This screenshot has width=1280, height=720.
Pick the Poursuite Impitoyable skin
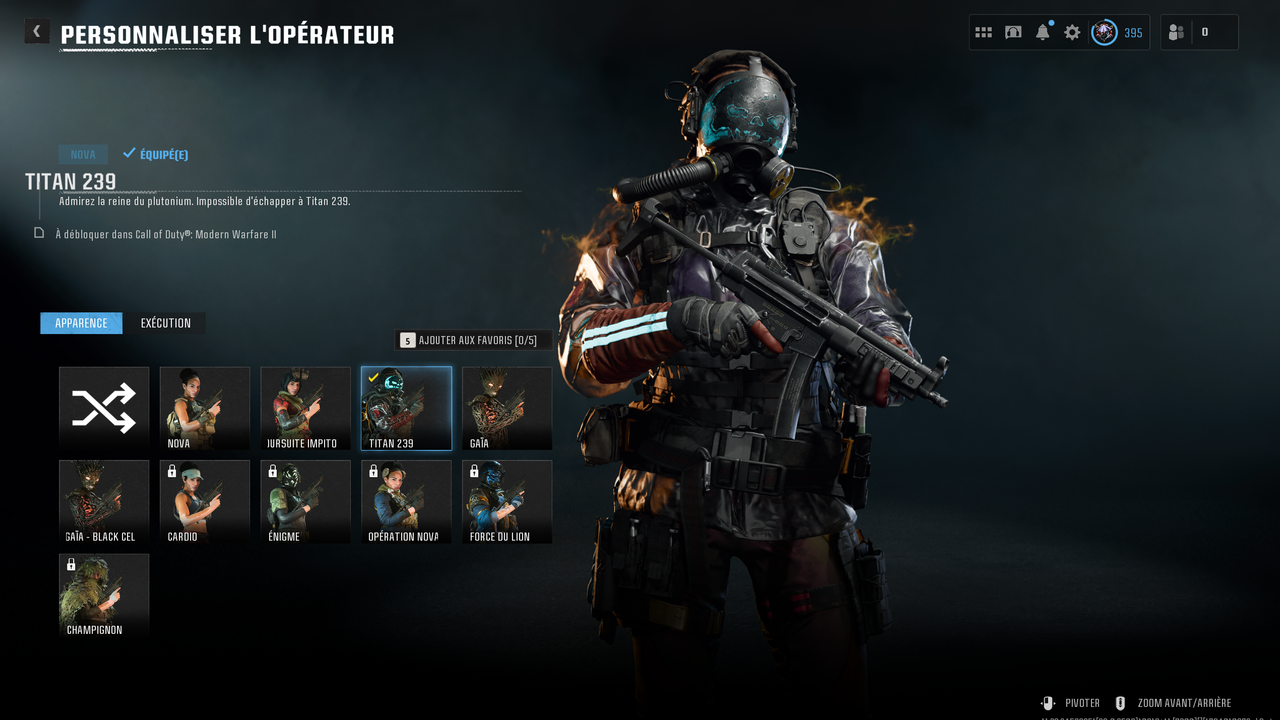[306, 408]
